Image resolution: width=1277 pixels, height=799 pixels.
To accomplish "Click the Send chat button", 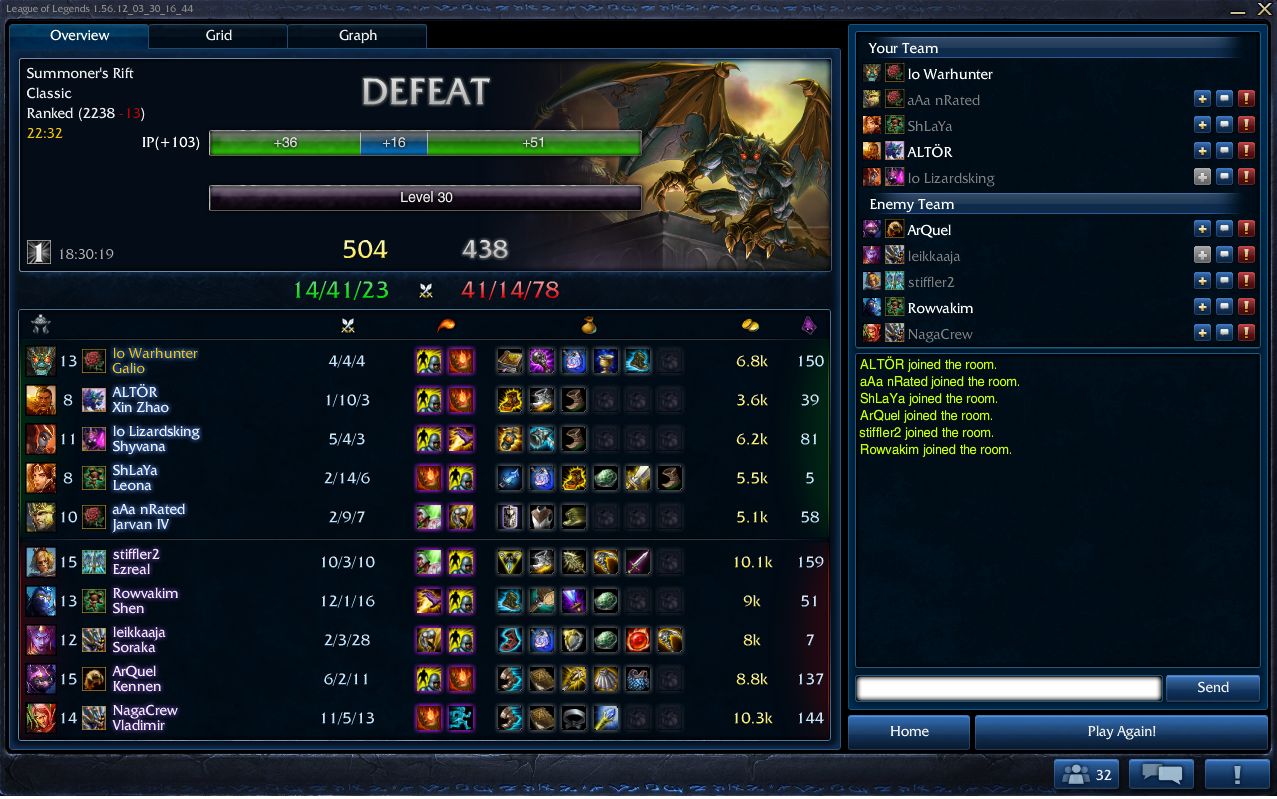I will coord(1212,687).
